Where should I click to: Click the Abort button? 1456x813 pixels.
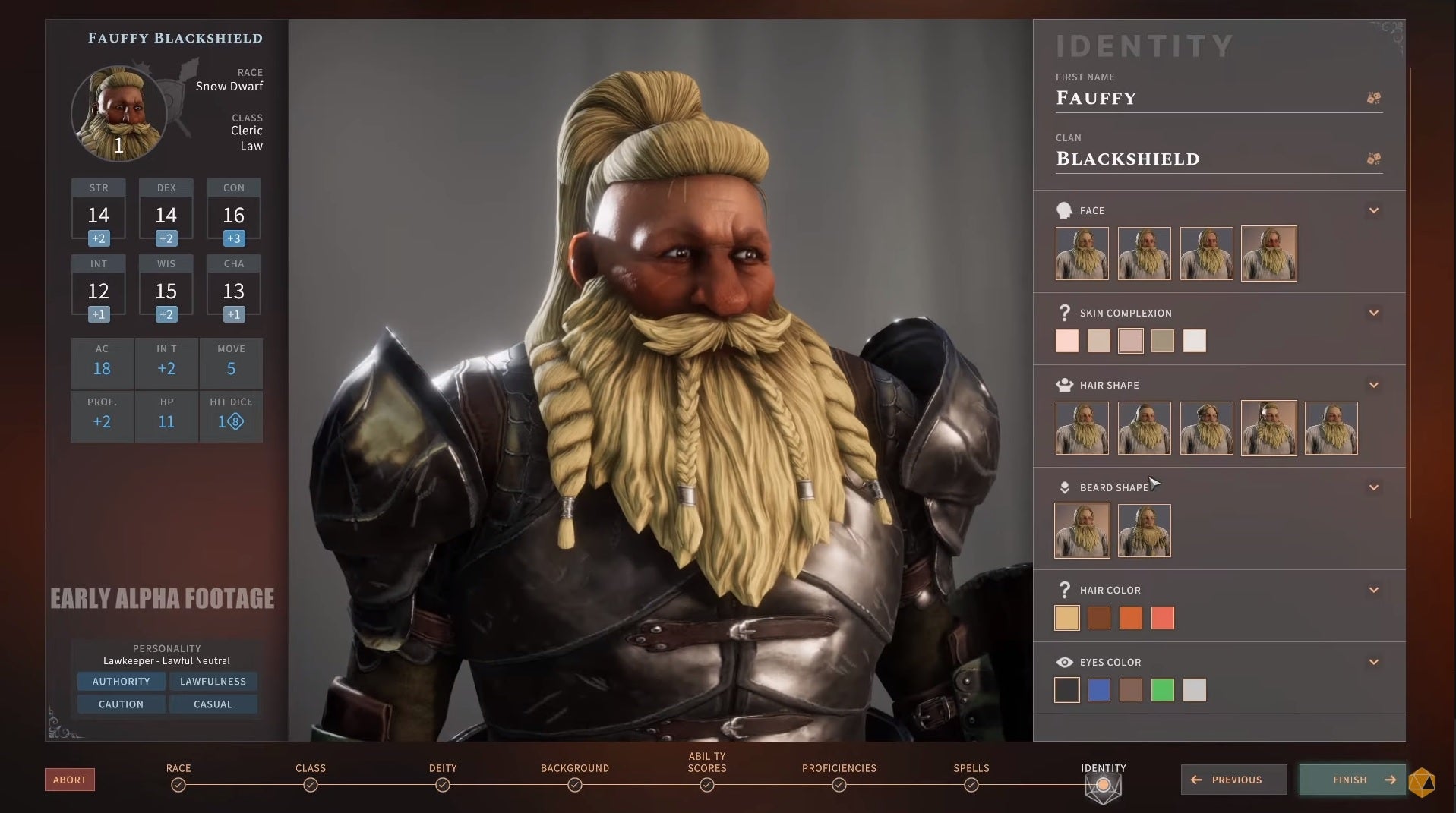(69, 779)
